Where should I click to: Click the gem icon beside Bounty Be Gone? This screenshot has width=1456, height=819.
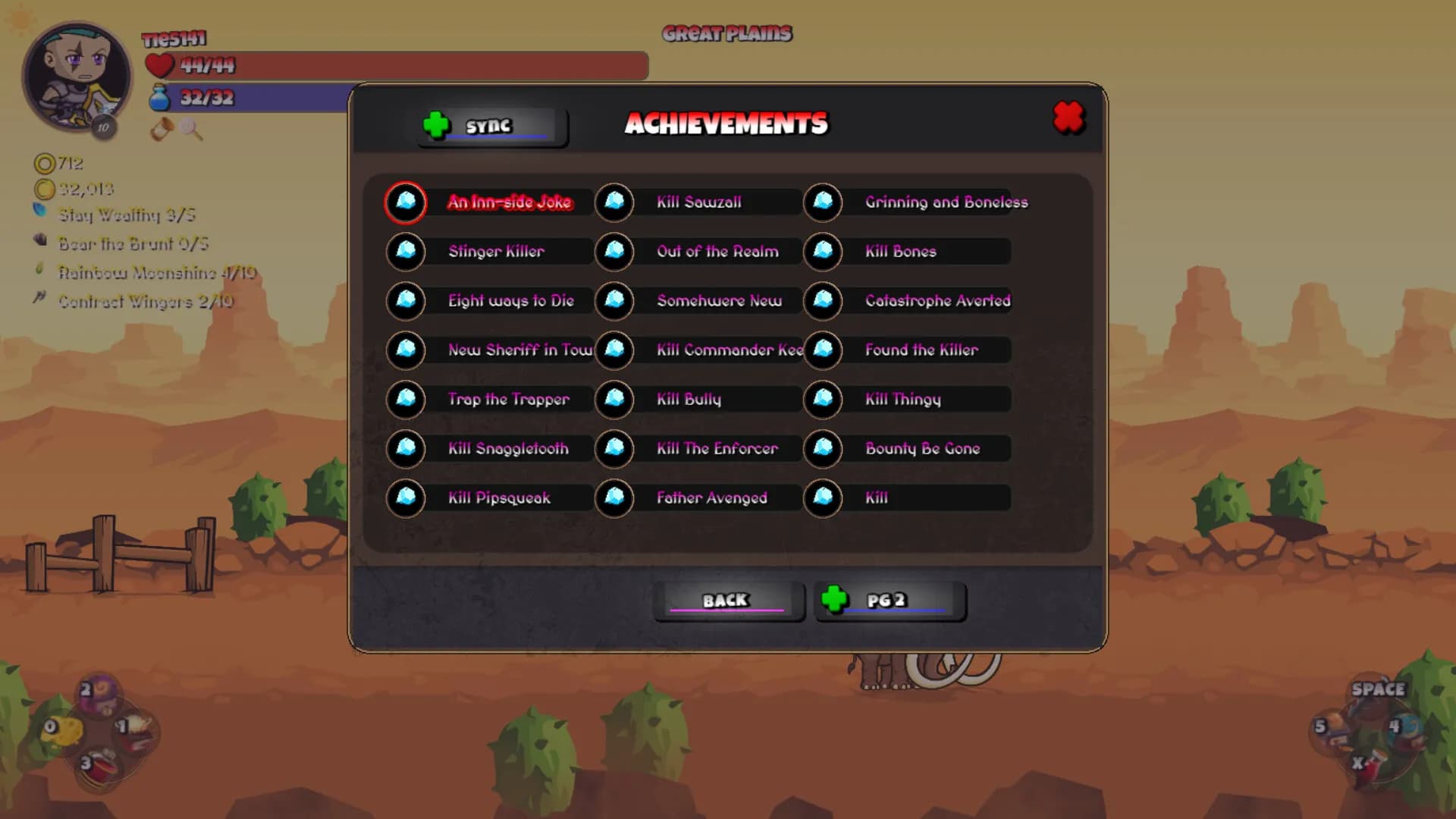click(821, 449)
